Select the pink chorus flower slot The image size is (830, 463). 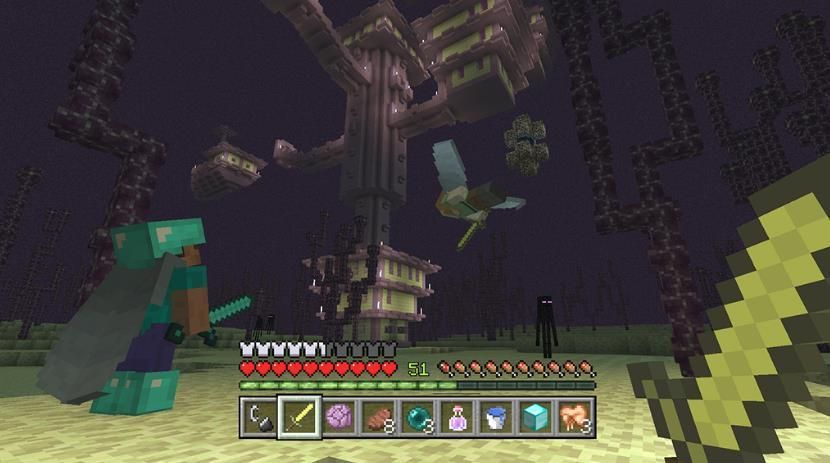[338, 416]
